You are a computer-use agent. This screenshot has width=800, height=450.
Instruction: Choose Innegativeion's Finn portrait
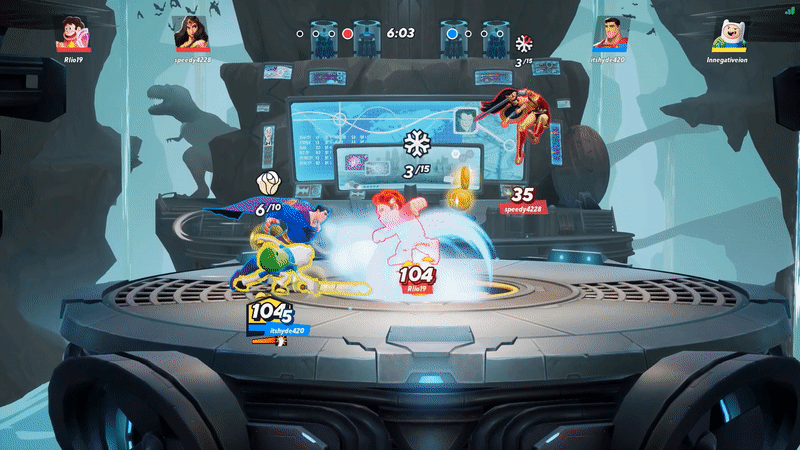(728, 33)
